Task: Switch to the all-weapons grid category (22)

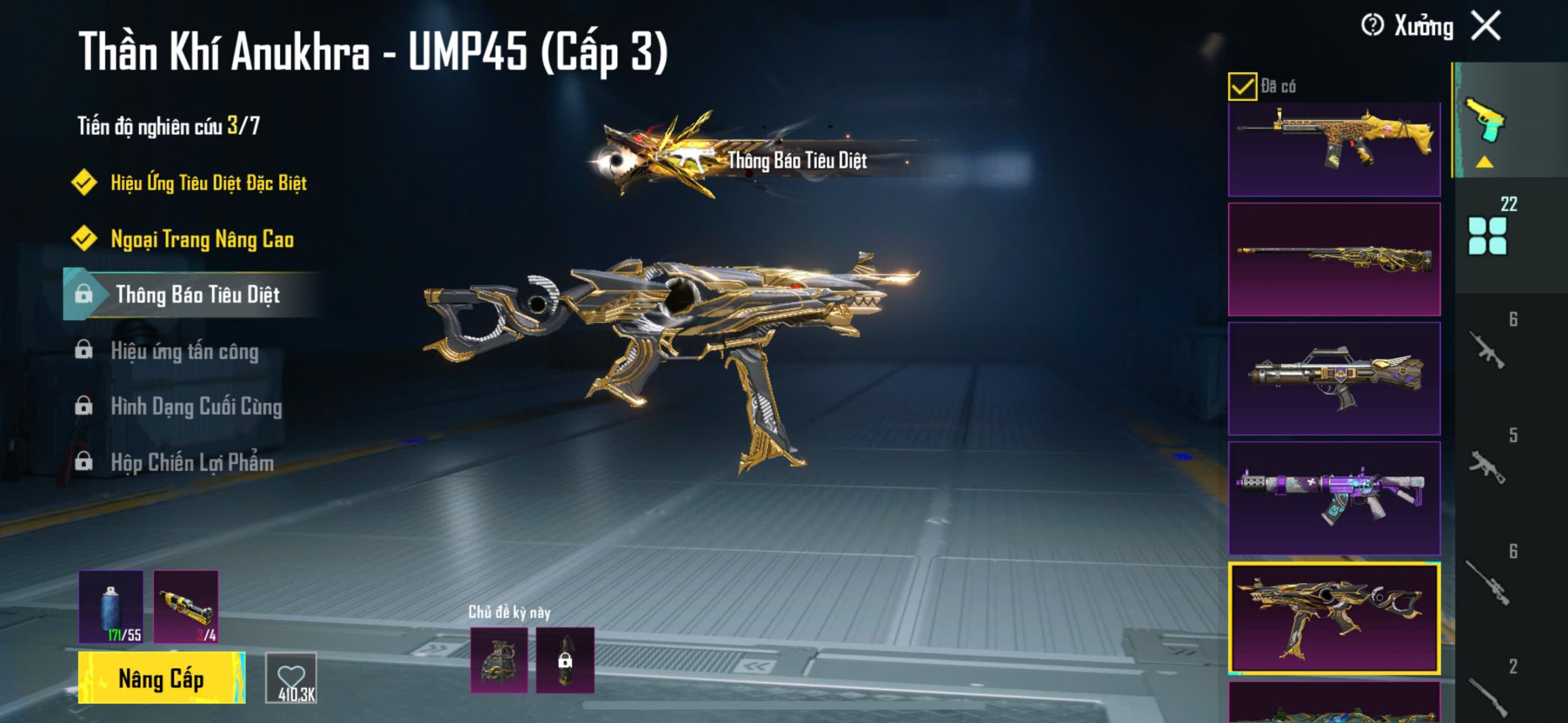Action: tap(1487, 236)
